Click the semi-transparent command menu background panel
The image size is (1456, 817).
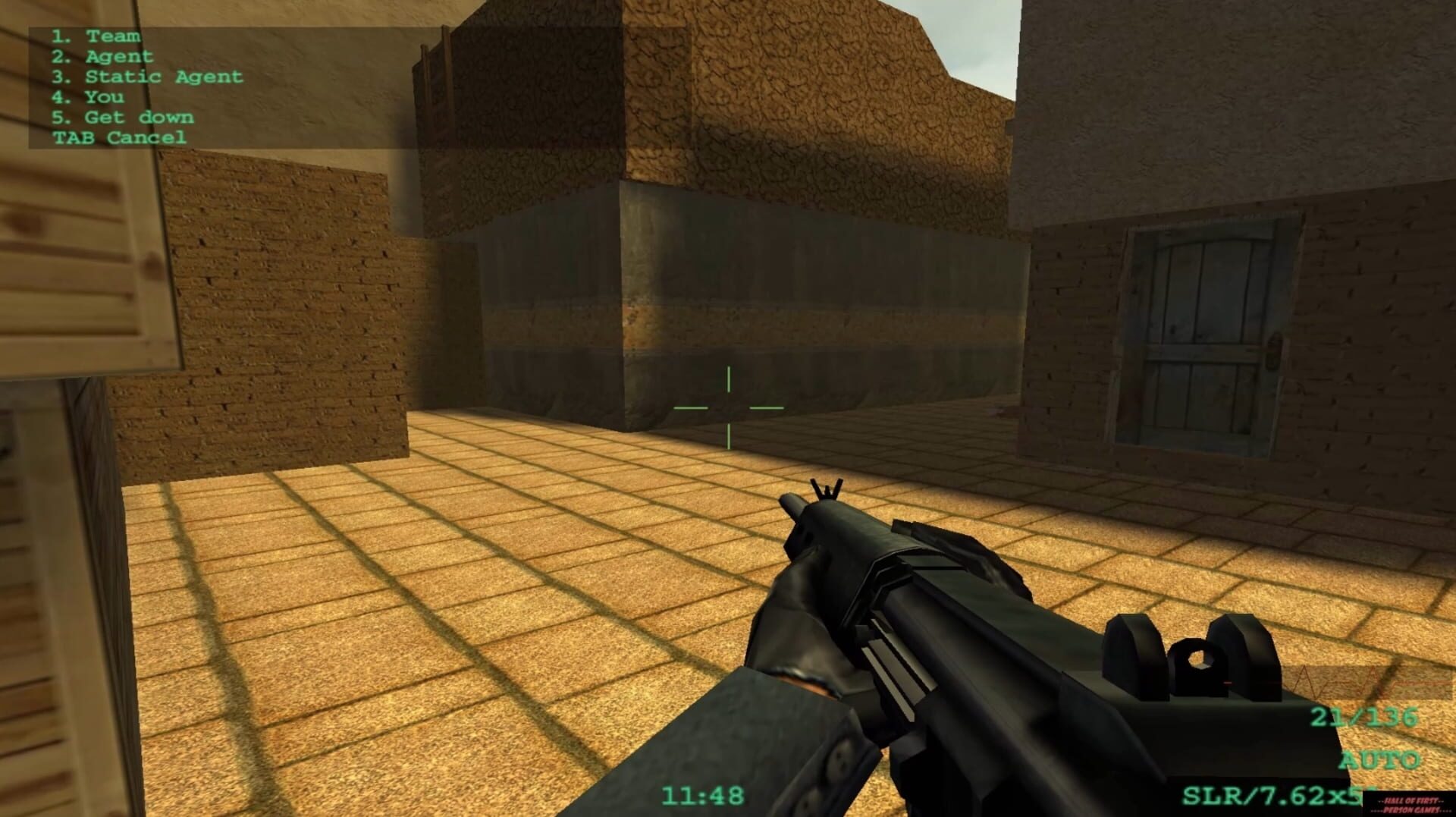tap(303, 83)
